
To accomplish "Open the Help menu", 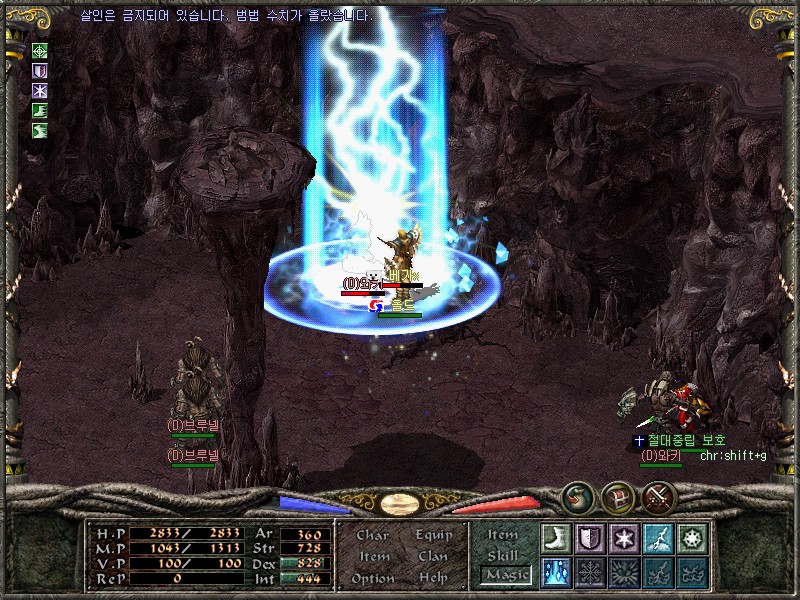I will coord(434,578).
